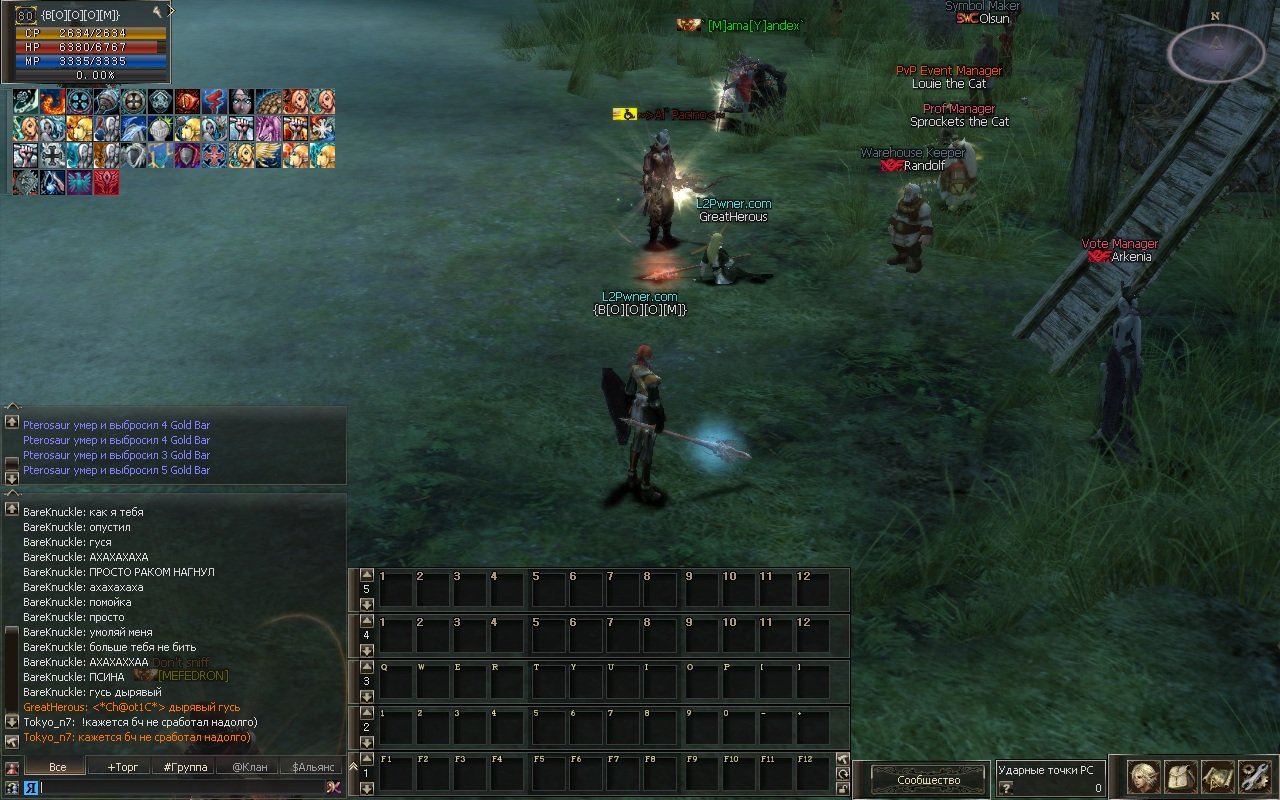Image resolution: width=1280 pixels, height=800 pixels.
Task: Open the @Клан clan chat tab
Action: 249,767
